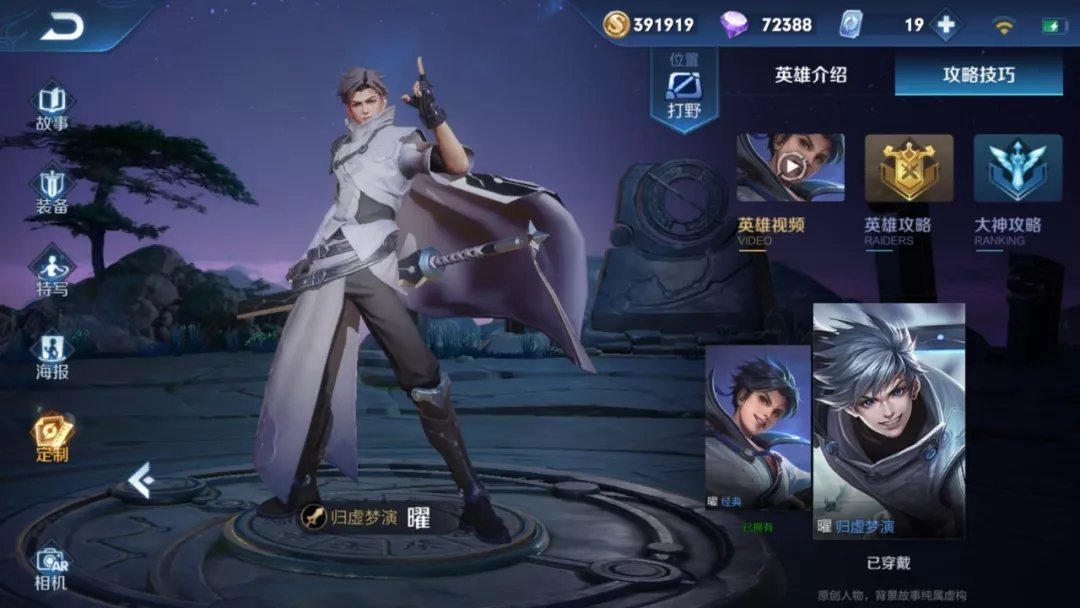Show the 海报 poster view

(x=52, y=356)
